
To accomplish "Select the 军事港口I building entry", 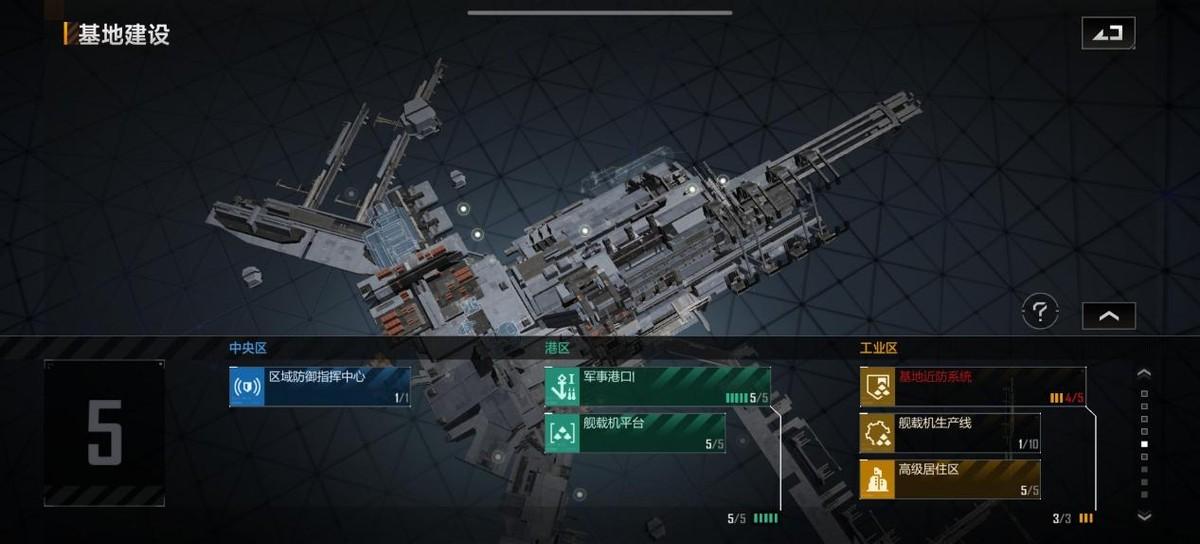I will (x=657, y=387).
